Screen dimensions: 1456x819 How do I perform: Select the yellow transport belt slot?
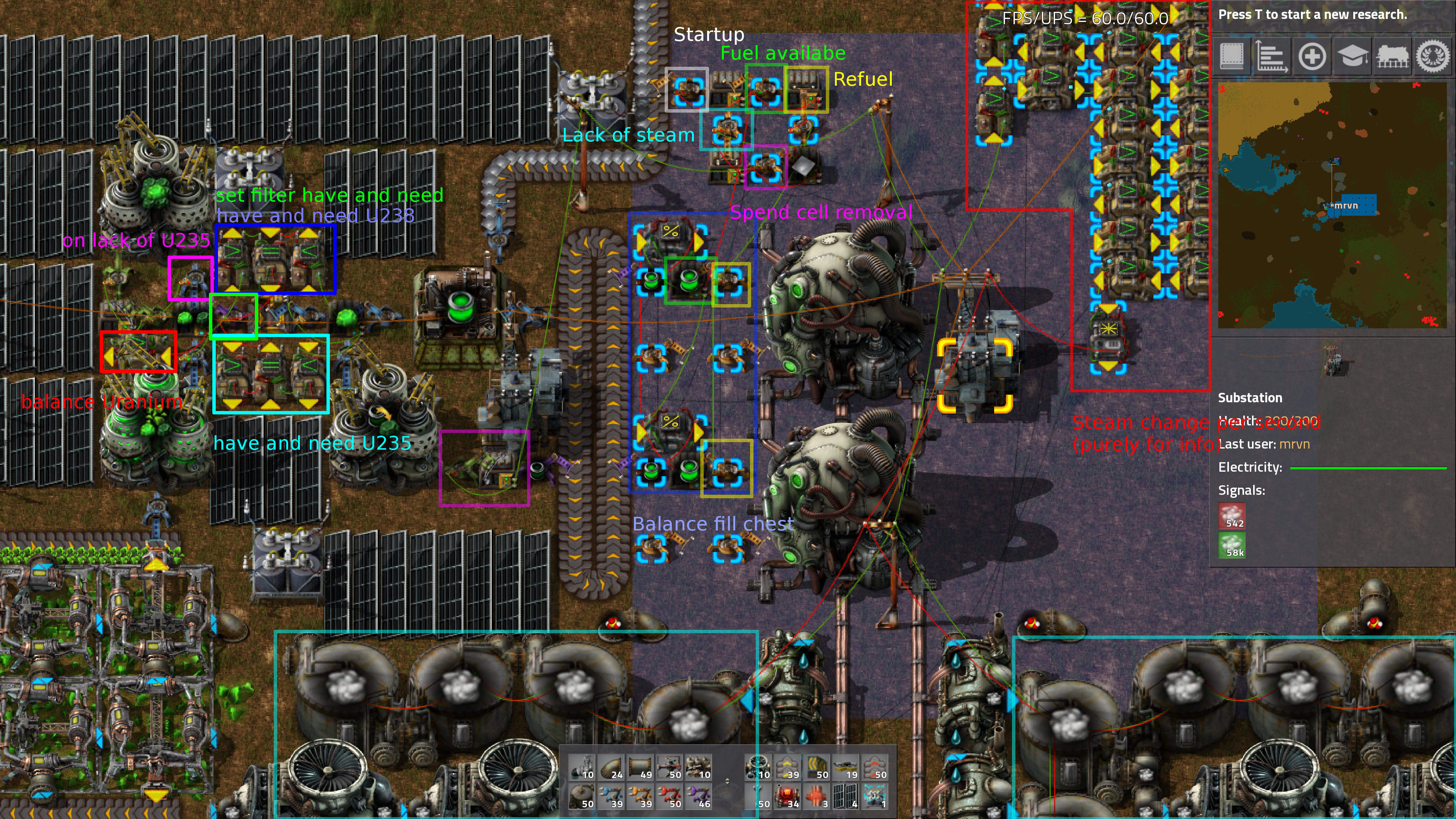[787, 767]
